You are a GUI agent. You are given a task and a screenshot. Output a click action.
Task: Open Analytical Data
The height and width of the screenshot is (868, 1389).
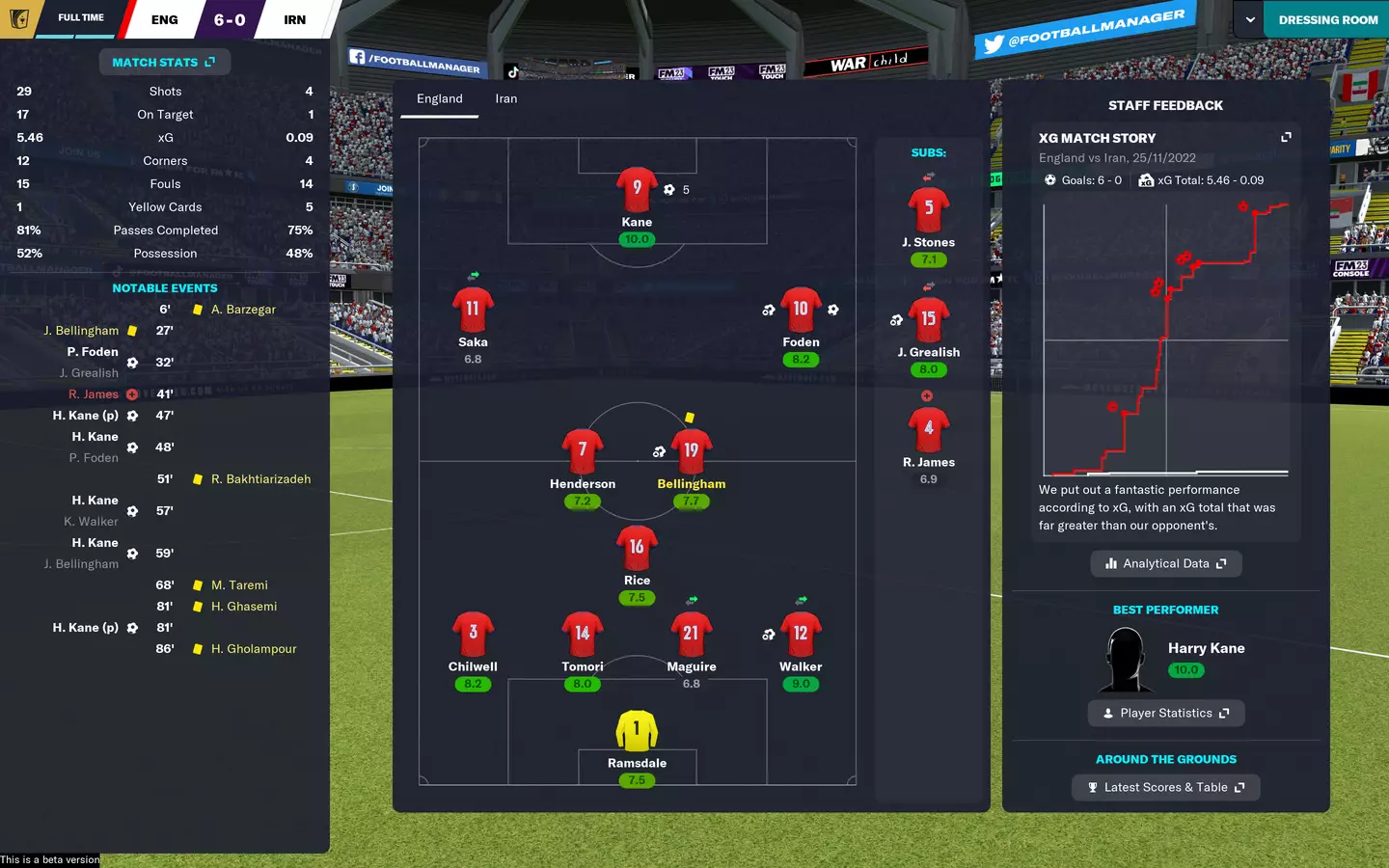tap(1166, 563)
